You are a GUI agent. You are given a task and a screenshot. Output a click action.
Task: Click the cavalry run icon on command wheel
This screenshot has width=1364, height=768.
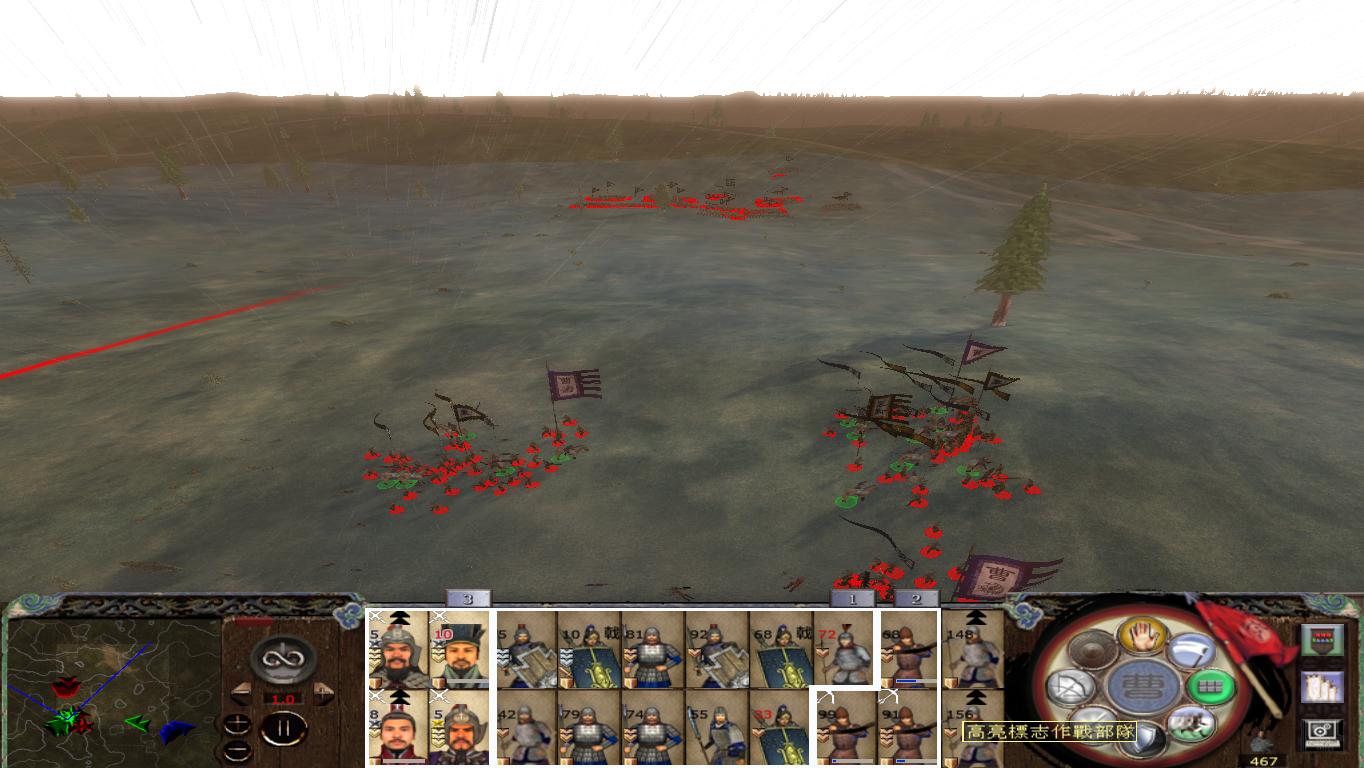[x=1192, y=722]
